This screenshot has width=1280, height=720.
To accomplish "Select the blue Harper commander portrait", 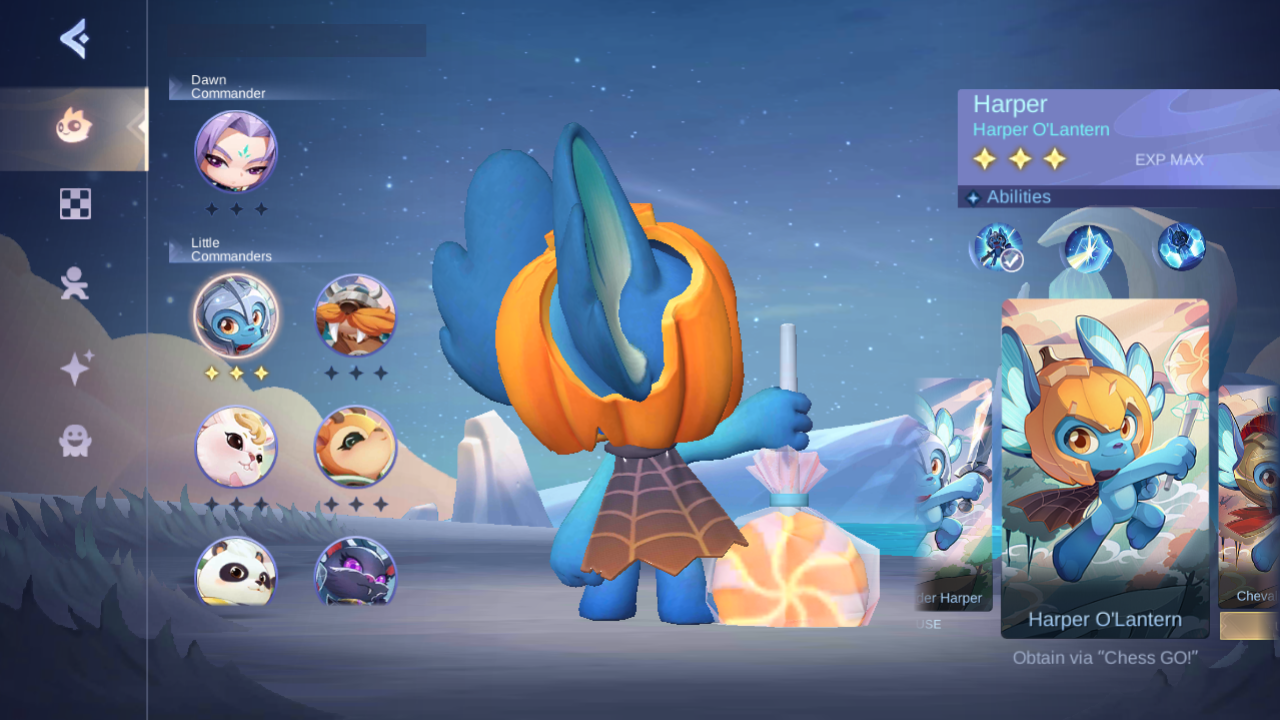I will point(236,316).
